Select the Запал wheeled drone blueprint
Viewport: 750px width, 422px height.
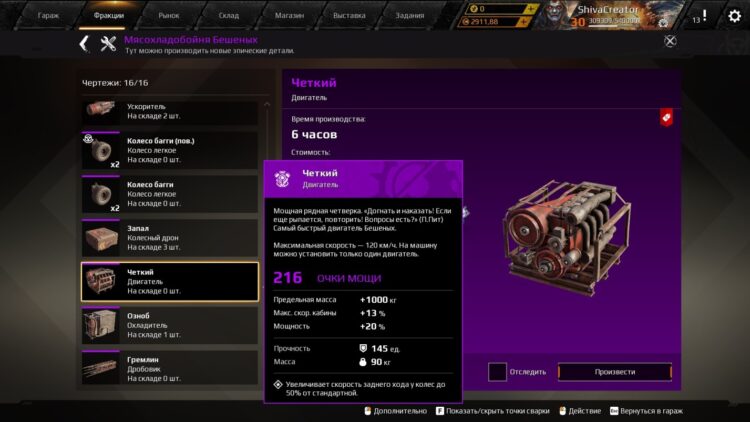pyautogui.click(x=169, y=239)
